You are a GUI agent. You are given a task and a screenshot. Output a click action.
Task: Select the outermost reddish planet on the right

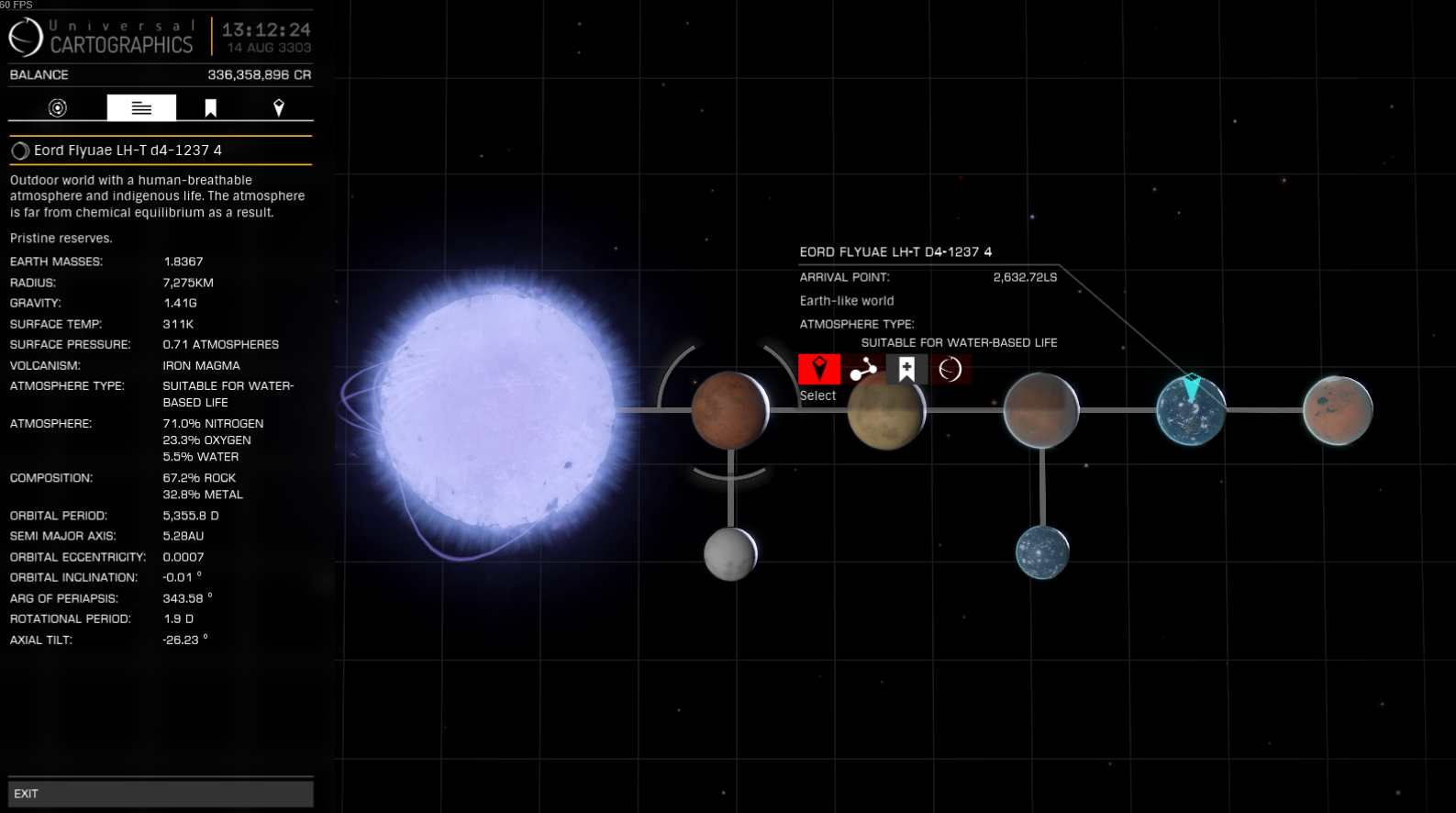click(1338, 410)
